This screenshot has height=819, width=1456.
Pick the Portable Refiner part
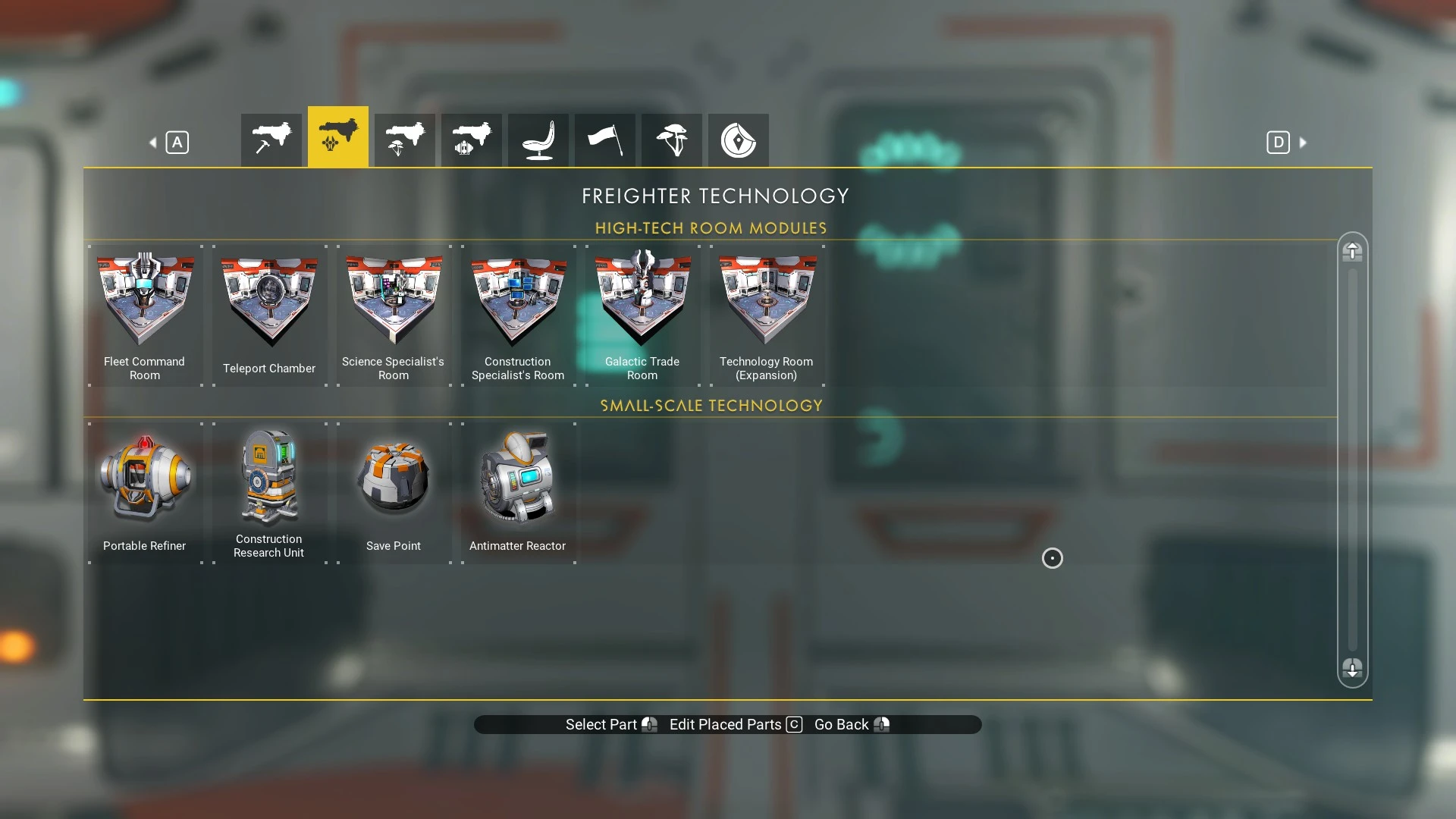145,492
